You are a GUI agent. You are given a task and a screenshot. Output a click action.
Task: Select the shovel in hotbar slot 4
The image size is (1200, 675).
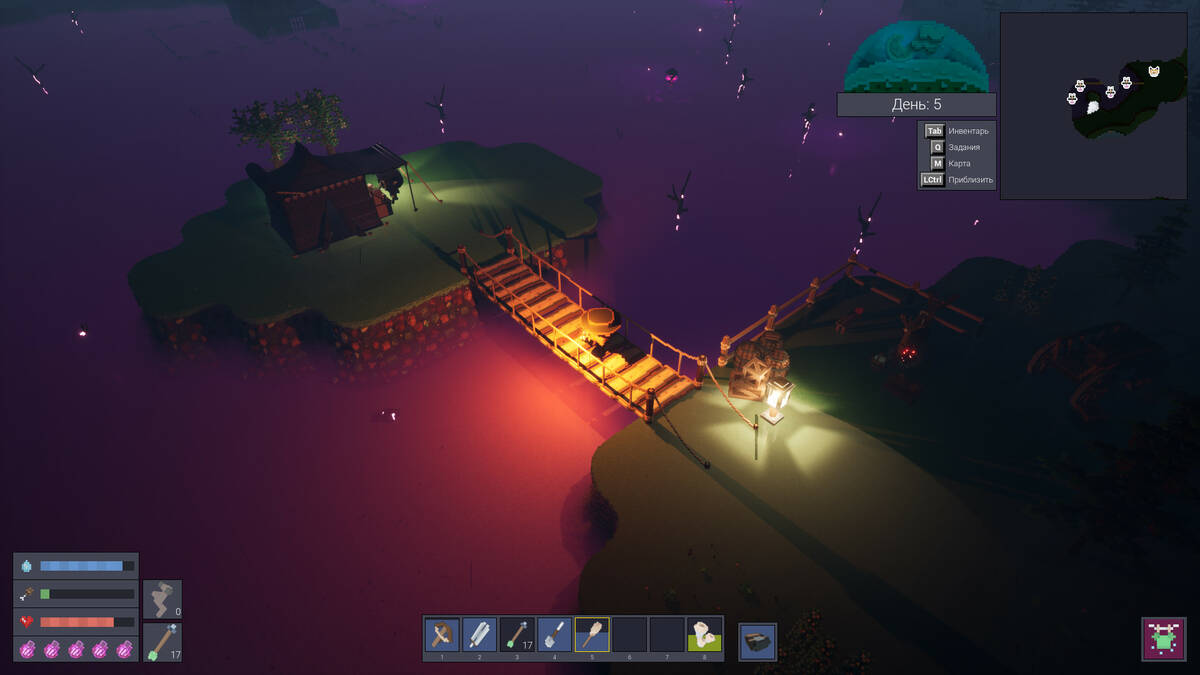(555, 634)
